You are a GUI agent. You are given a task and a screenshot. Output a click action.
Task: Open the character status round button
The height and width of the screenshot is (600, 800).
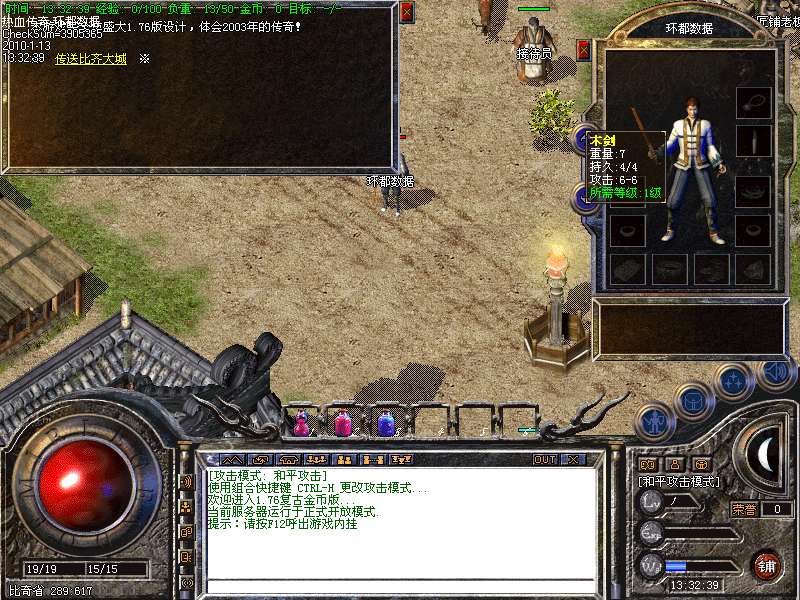[x=652, y=422]
